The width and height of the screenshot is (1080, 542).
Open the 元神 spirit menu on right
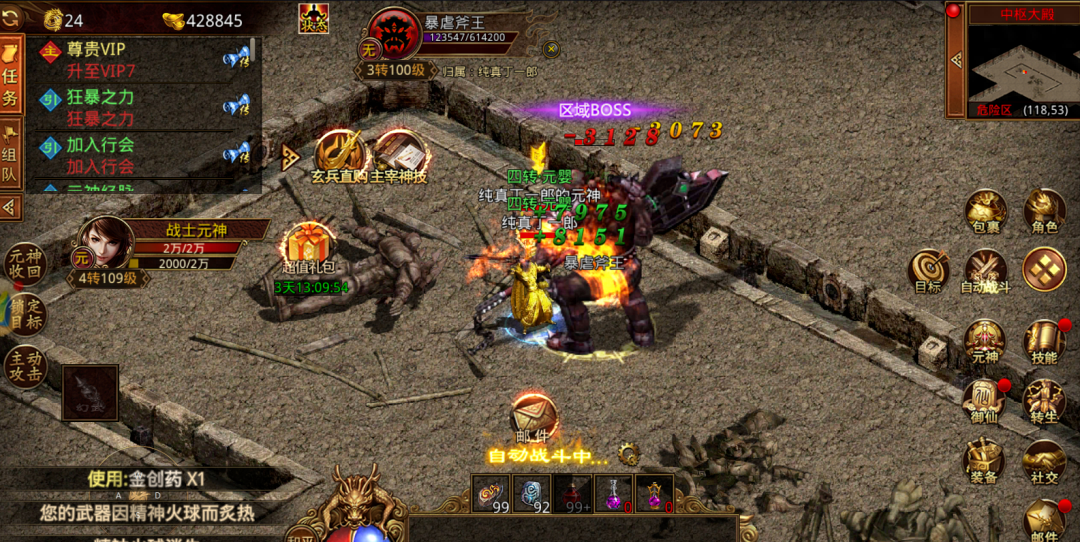pos(985,341)
